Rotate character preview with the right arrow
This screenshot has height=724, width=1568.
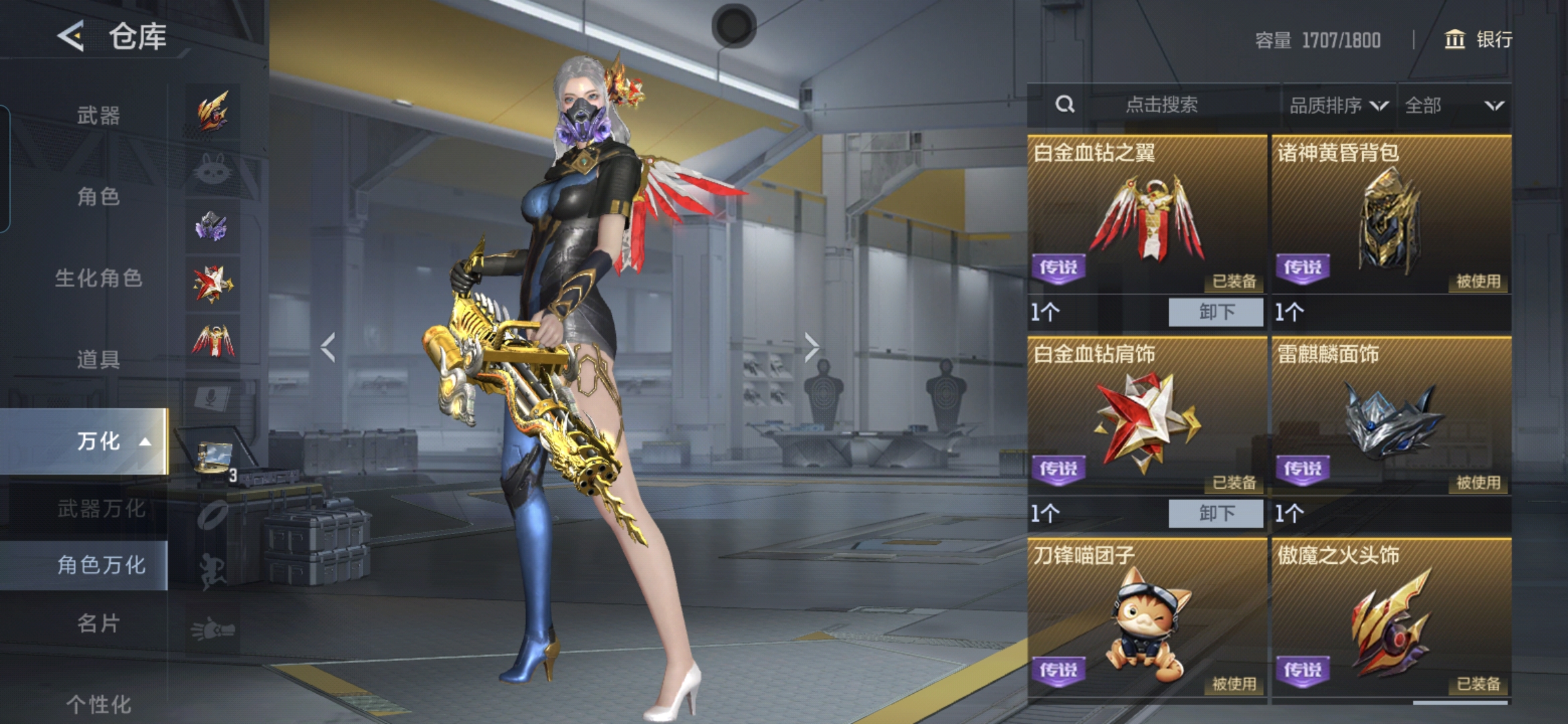click(811, 347)
